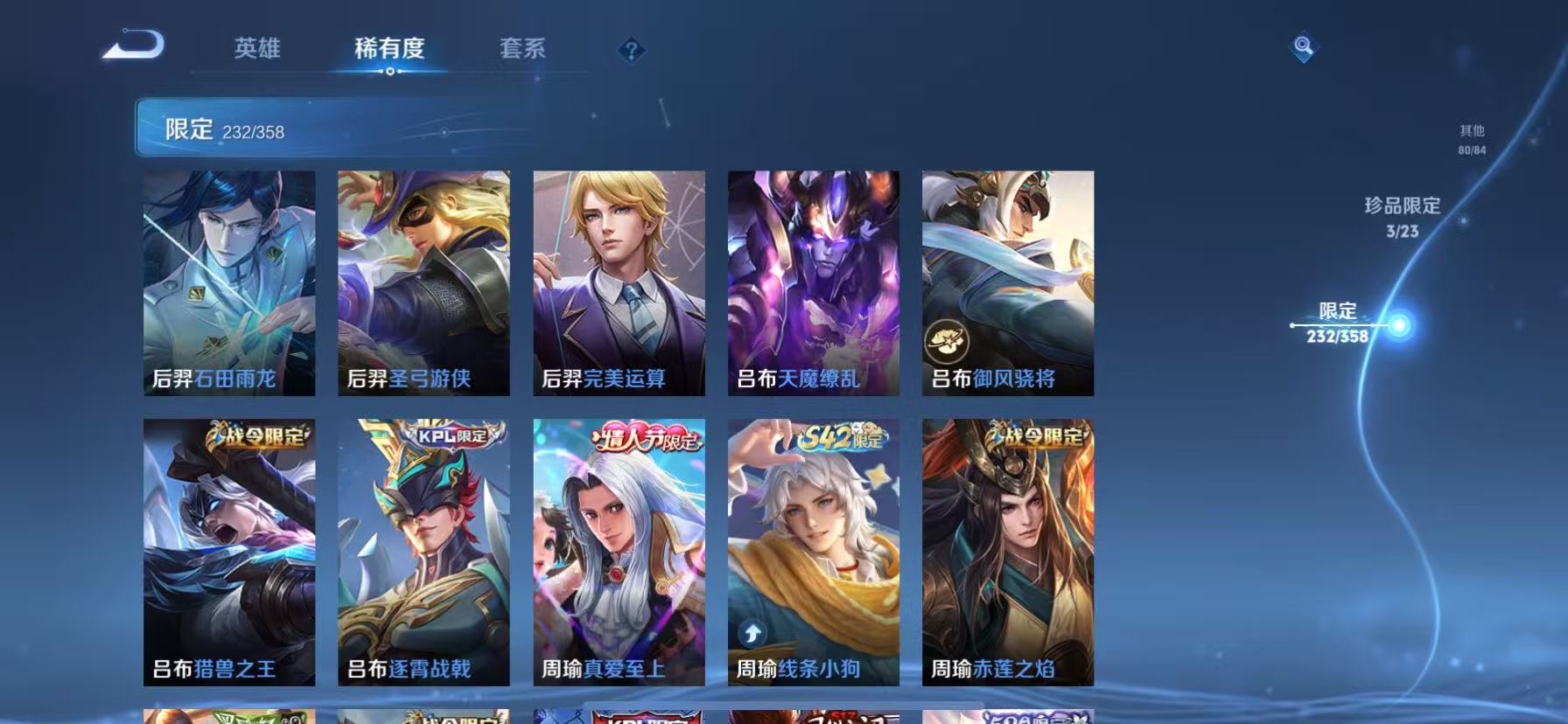Switch to the 英雄 tab
Image resolution: width=1568 pixels, height=724 pixels.
click(x=258, y=50)
